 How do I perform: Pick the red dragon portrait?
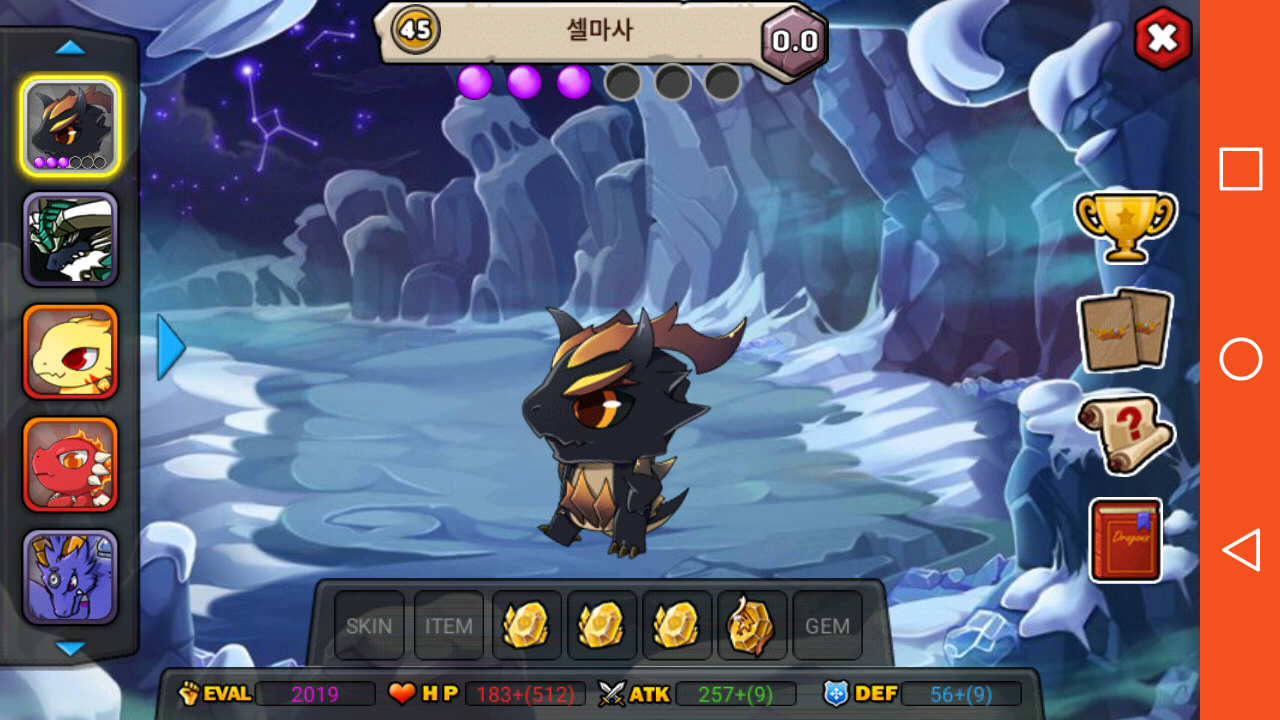70,463
